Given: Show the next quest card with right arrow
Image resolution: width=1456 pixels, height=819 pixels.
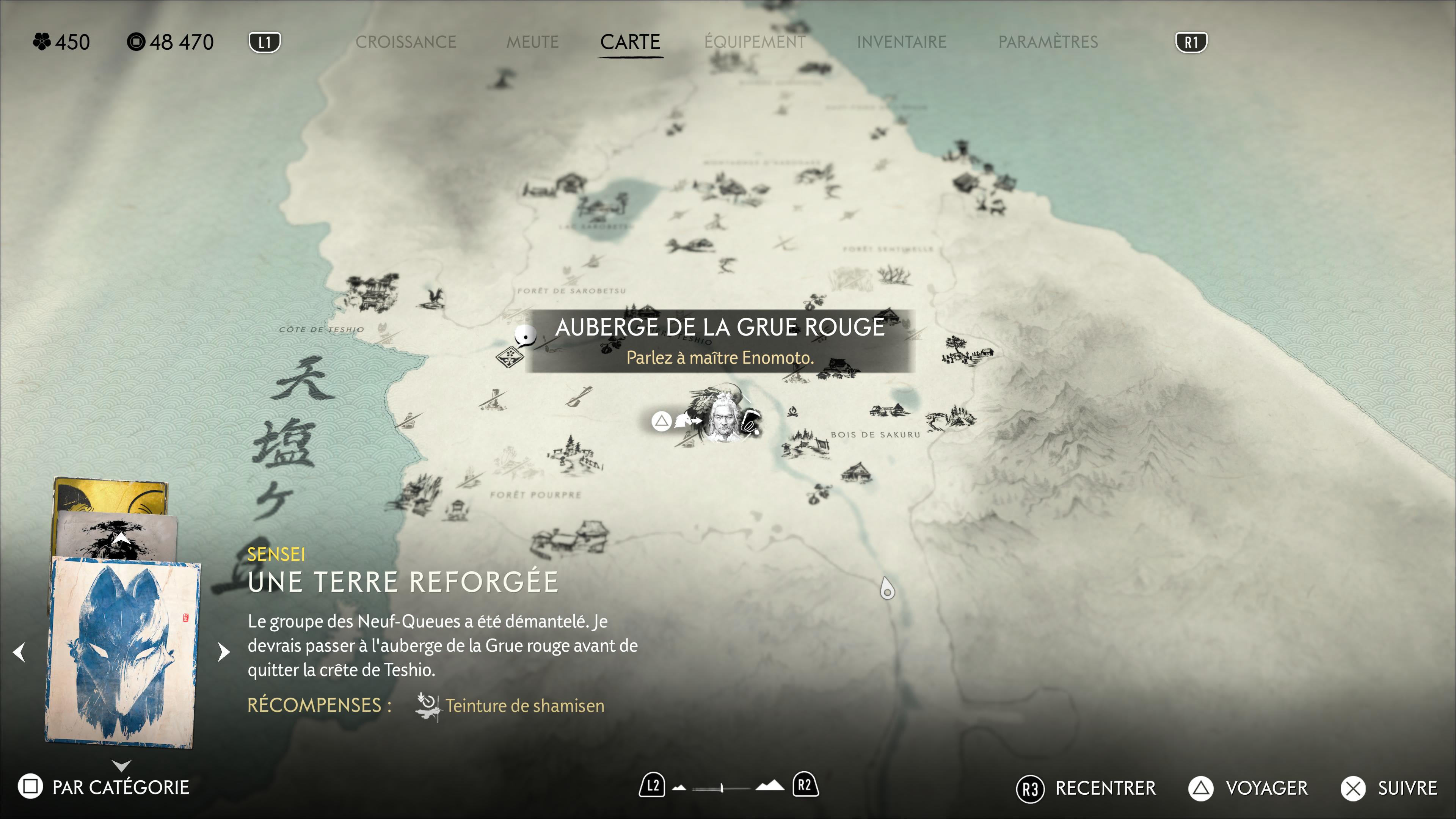Looking at the screenshot, I should point(224,652).
